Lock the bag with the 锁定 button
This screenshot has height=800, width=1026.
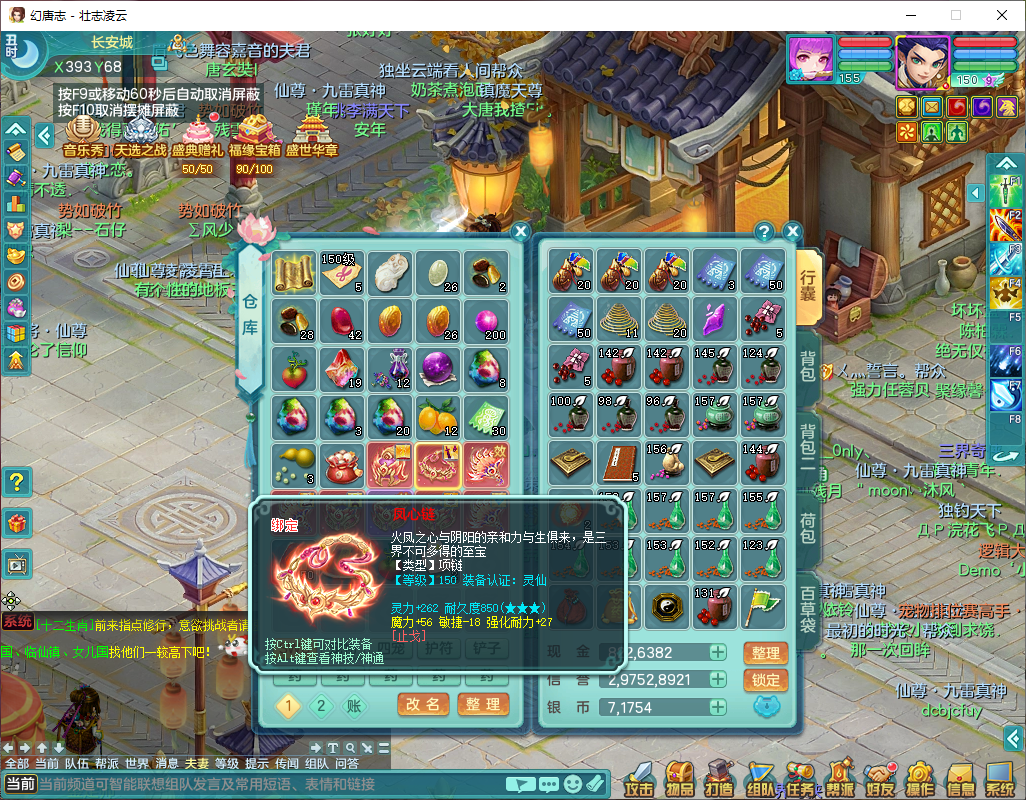pyautogui.click(x=765, y=680)
